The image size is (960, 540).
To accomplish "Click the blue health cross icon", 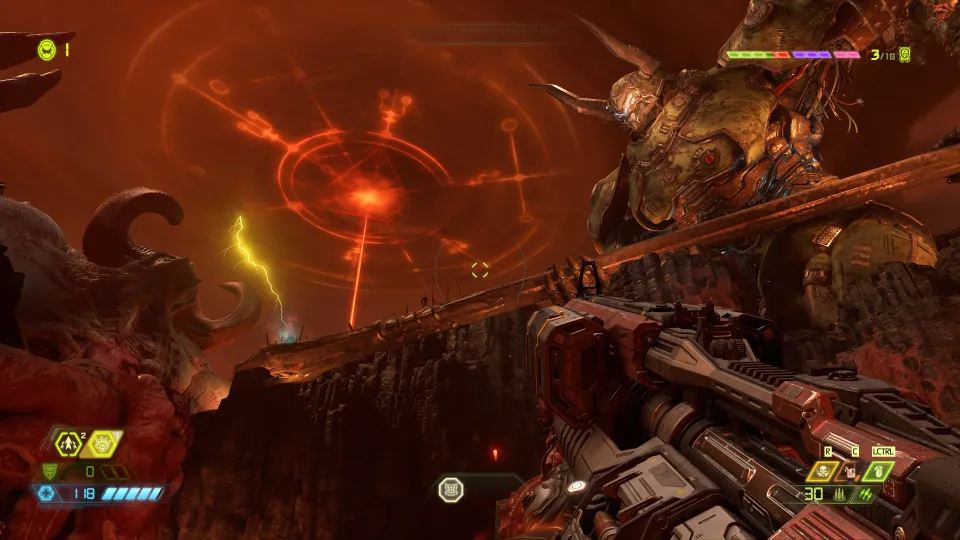I will pyautogui.click(x=46, y=493).
